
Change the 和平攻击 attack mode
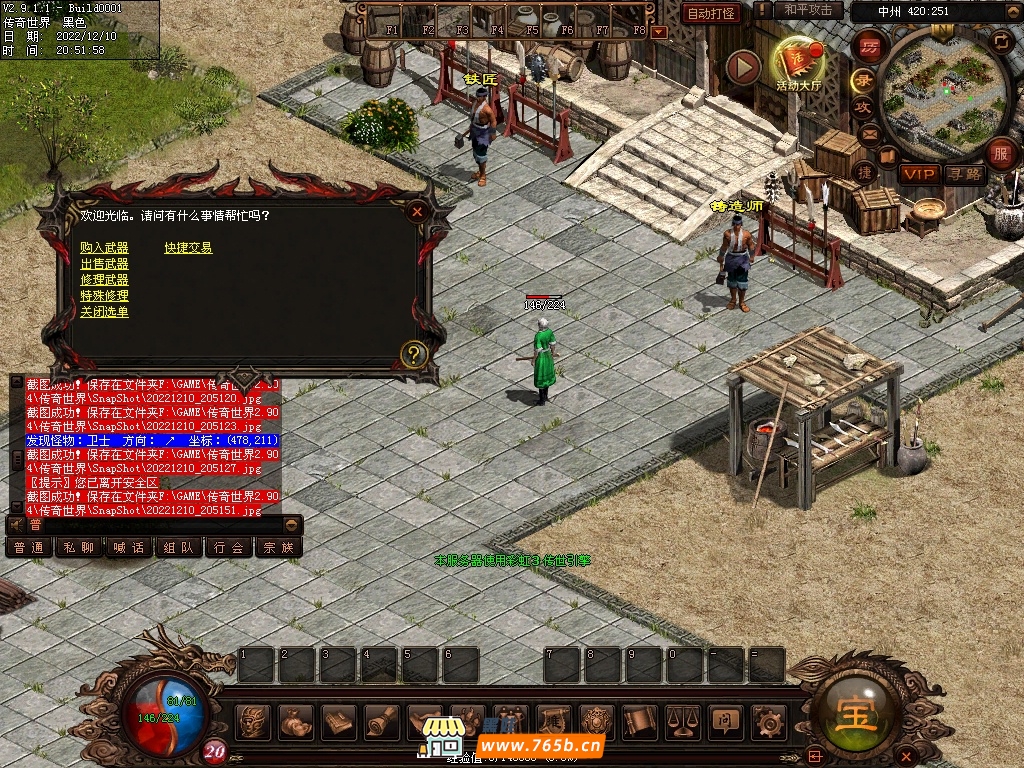click(808, 10)
